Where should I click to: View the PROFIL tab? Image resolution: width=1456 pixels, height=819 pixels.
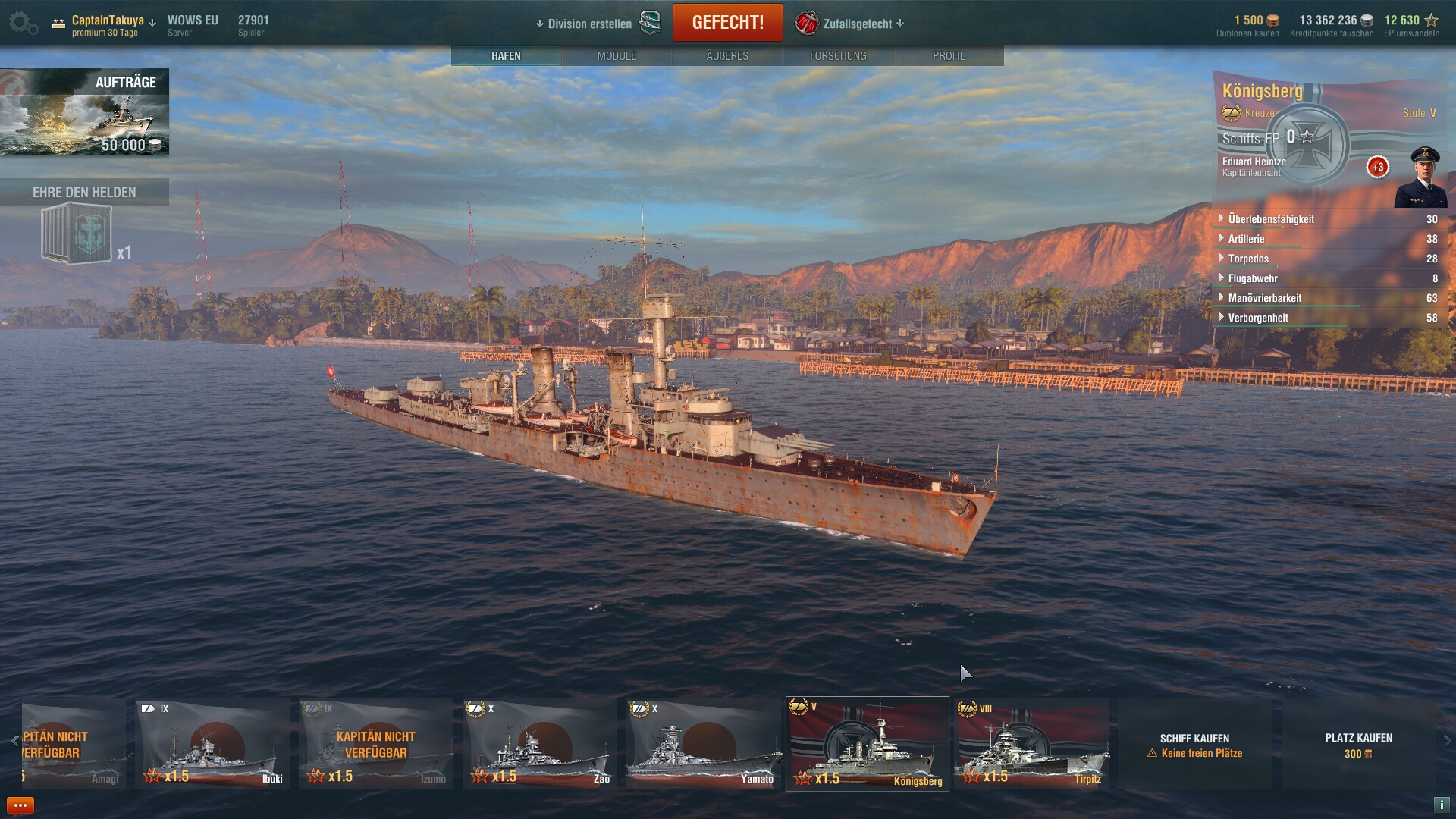[949, 56]
